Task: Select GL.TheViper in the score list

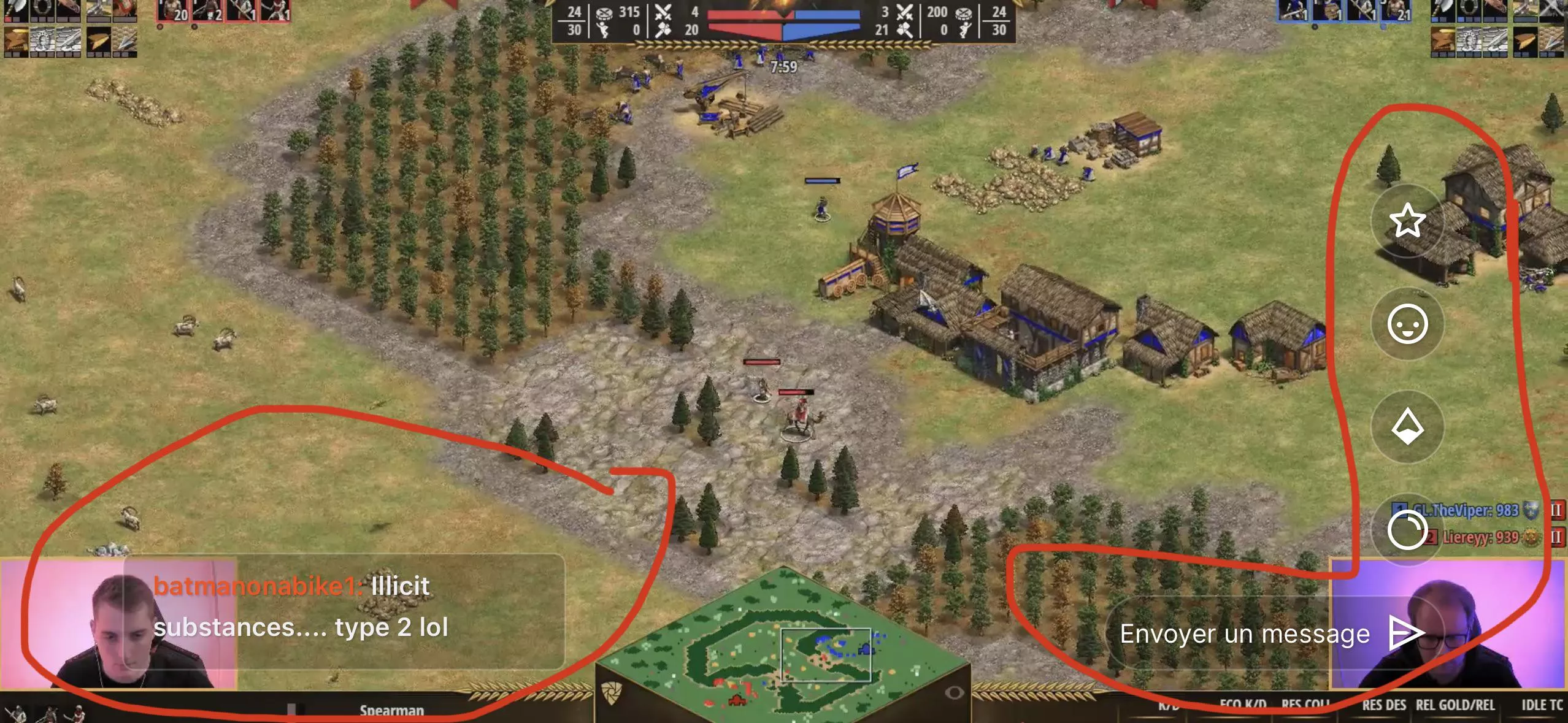Action: click(x=1465, y=510)
